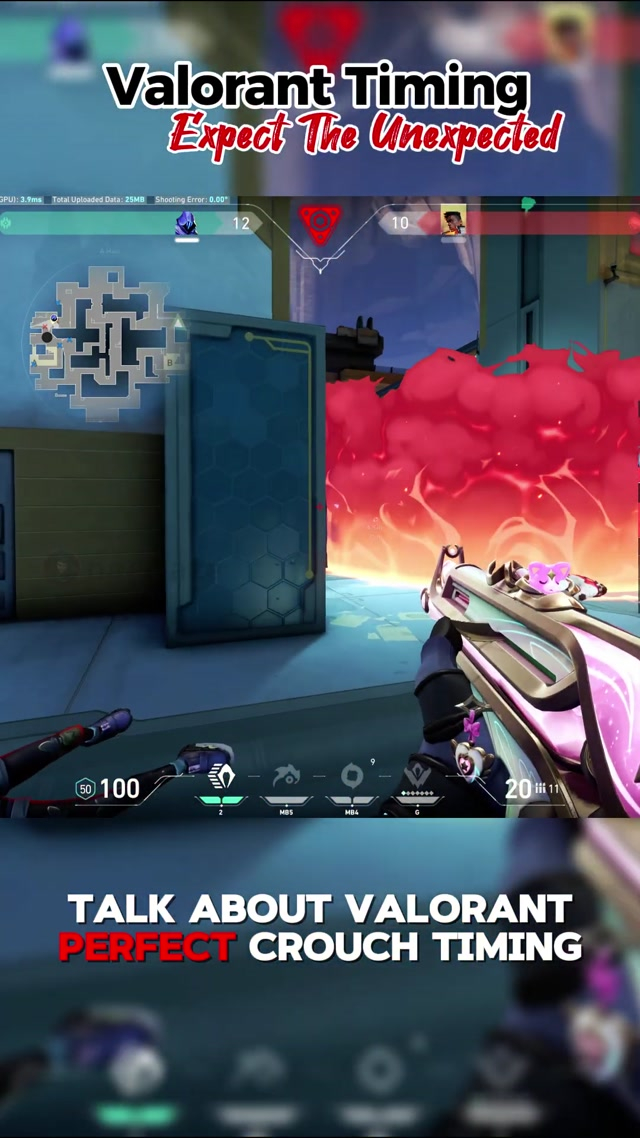Click the shield armor icon showing 50

pos(85,790)
